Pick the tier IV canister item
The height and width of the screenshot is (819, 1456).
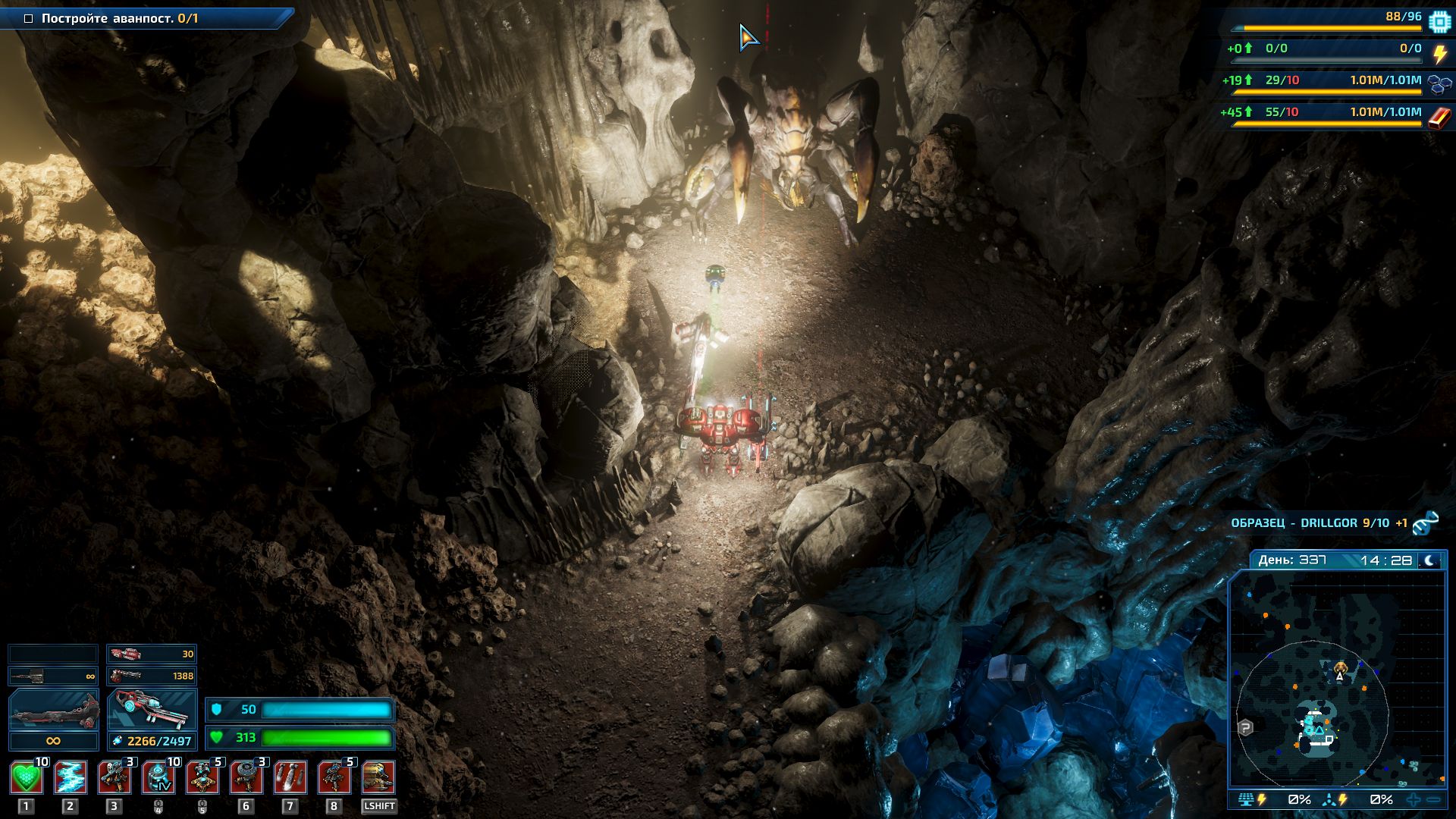pyautogui.click(x=158, y=778)
